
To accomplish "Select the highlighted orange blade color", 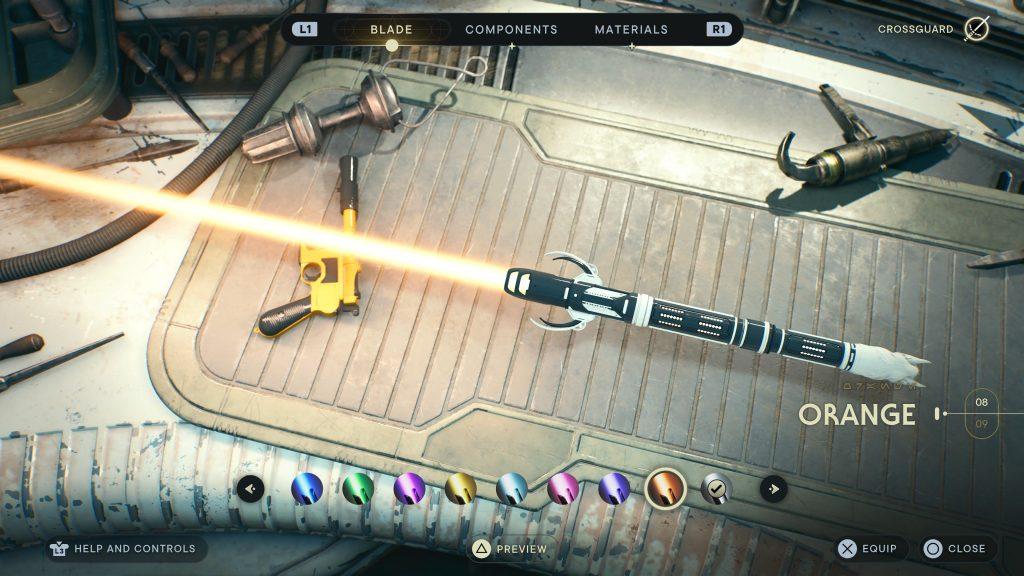I will pos(665,489).
